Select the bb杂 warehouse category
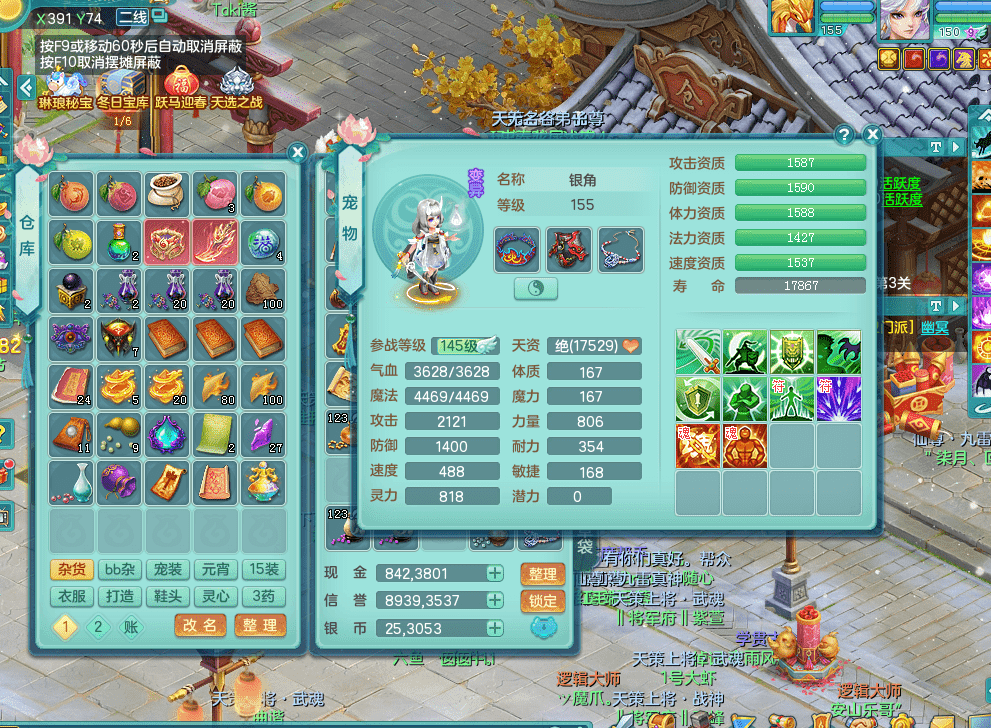 121,570
